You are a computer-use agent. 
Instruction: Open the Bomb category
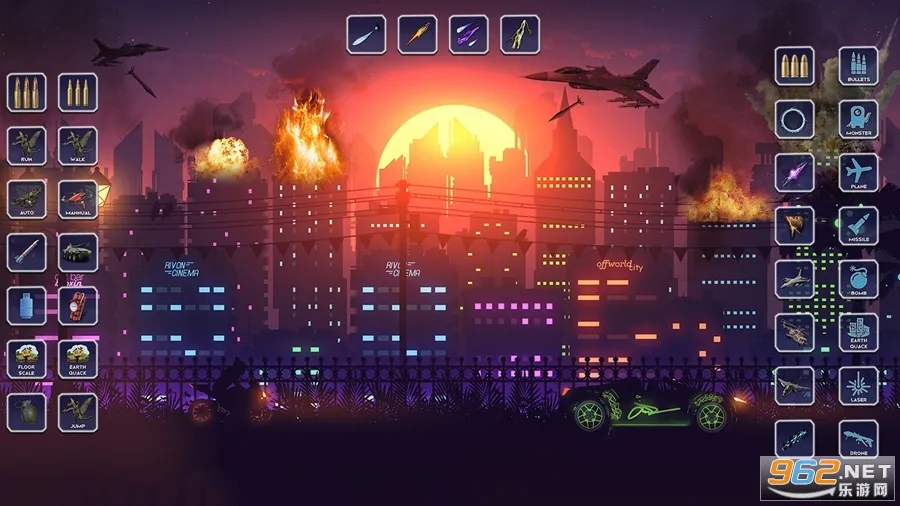(858, 280)
